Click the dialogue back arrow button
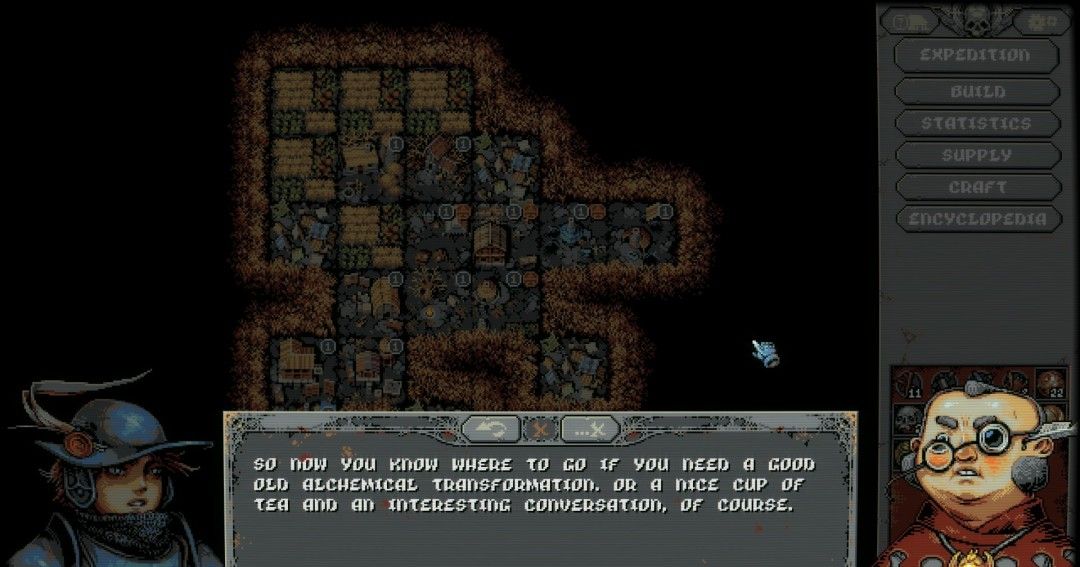The height and width of the screenshot is (567, 1080). pyautogui.click(x=491, y=429)
